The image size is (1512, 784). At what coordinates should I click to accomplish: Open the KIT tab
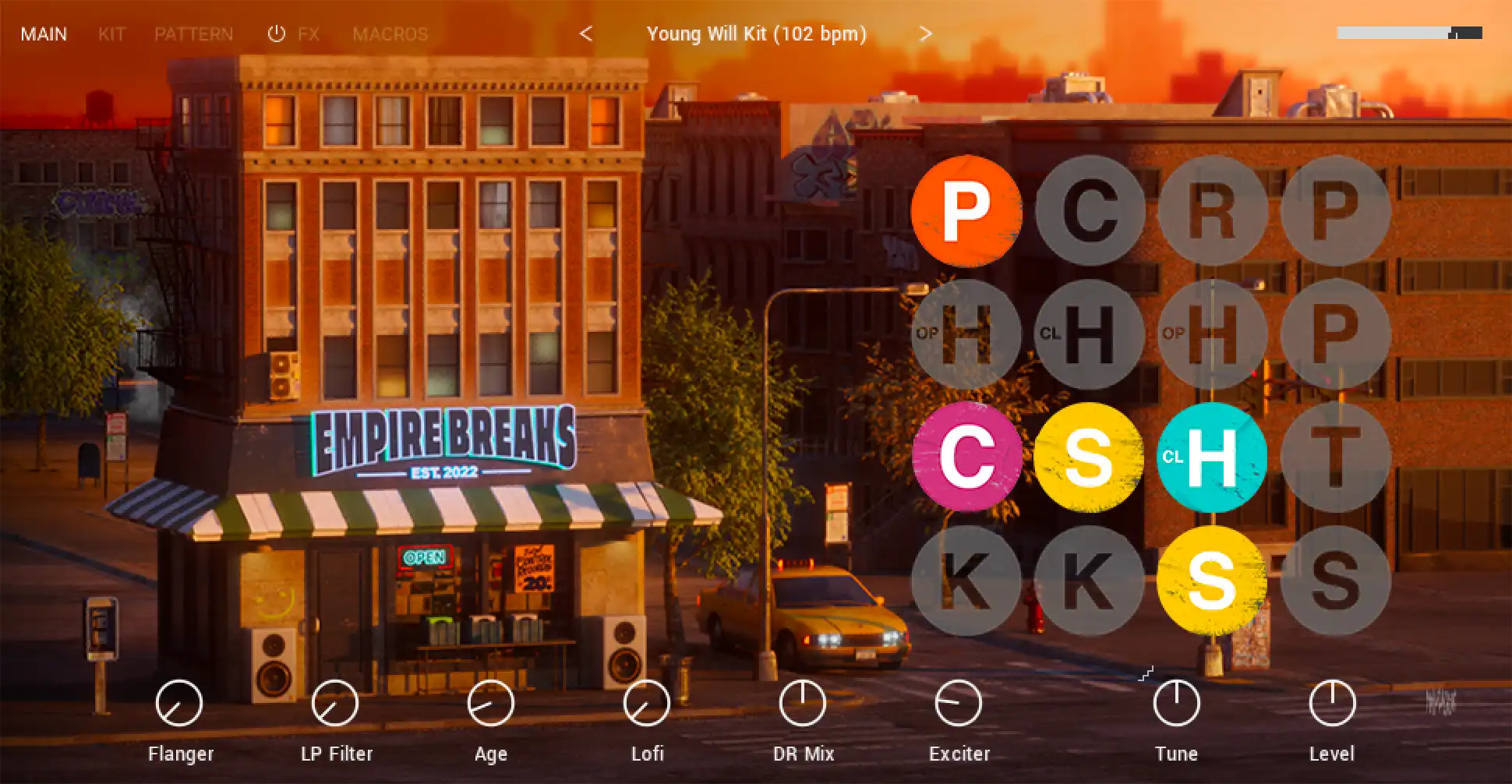tap(111, 34)
